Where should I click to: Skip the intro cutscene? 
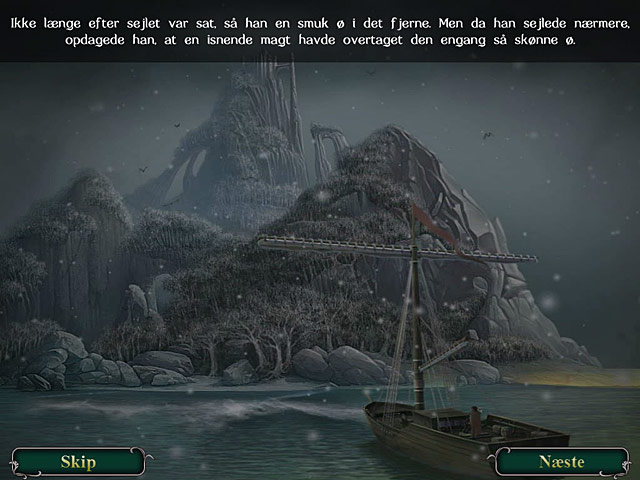point(78,462)
